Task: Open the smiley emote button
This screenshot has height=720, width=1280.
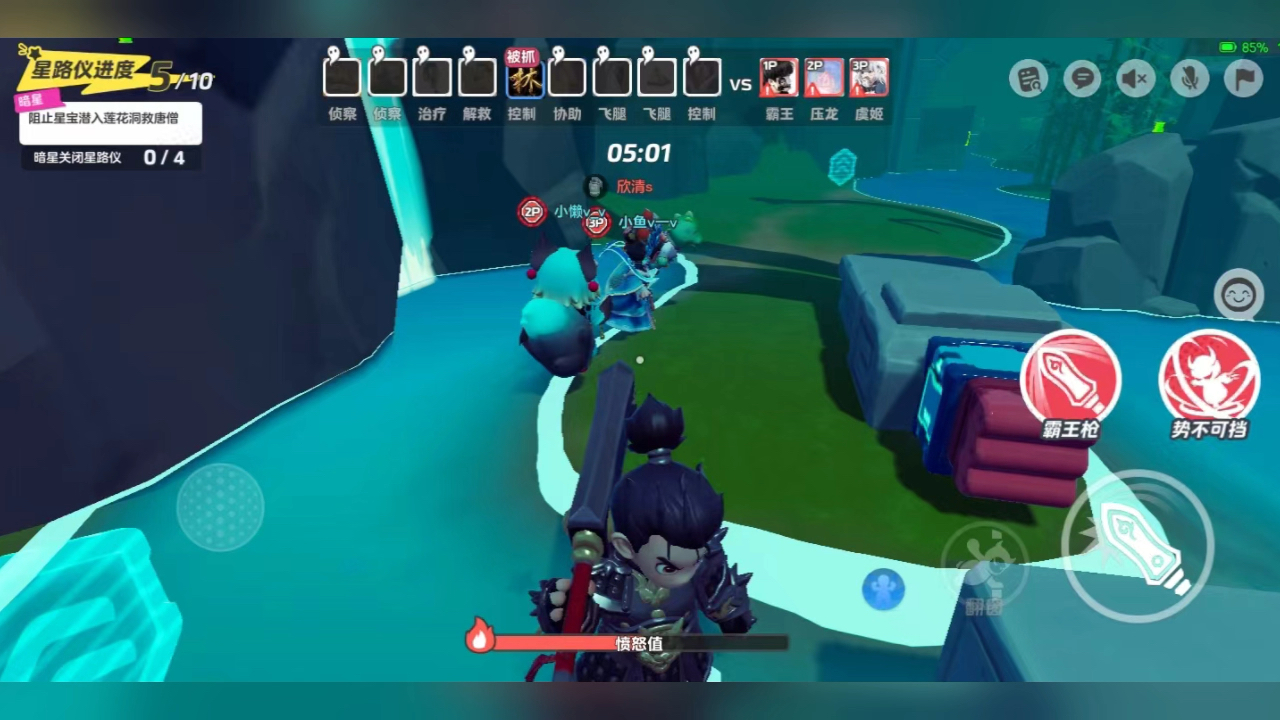Action: pos(1238,295)
